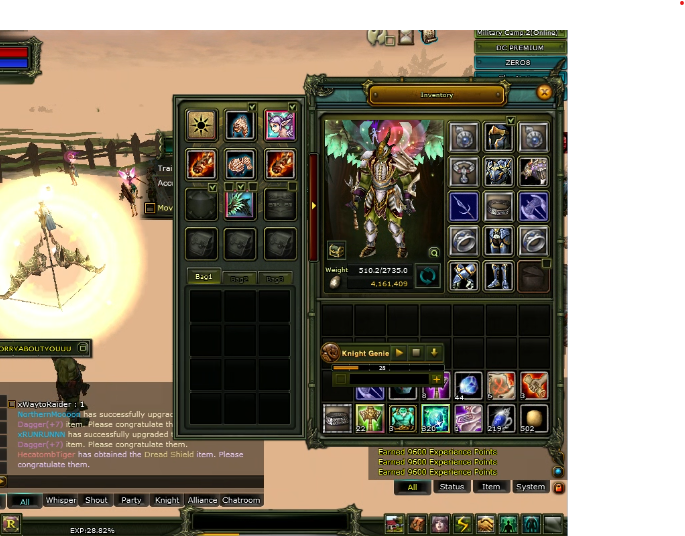Switch to the Bag1 tab
Viewport: 685px width, 536px height.
[204, 277]
